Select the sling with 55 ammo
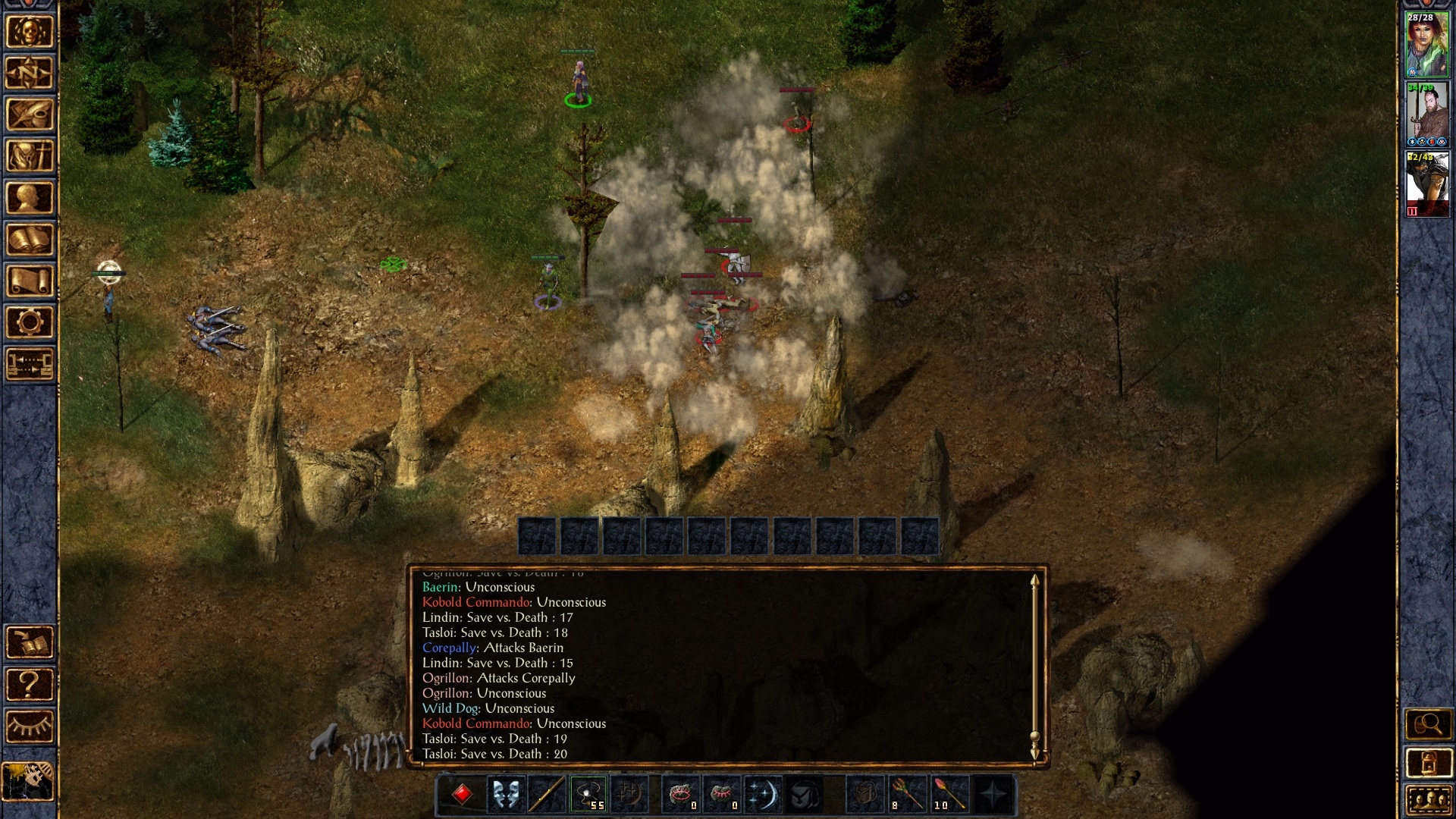This screenshot has height=819, width=1456. pos(588,795)
